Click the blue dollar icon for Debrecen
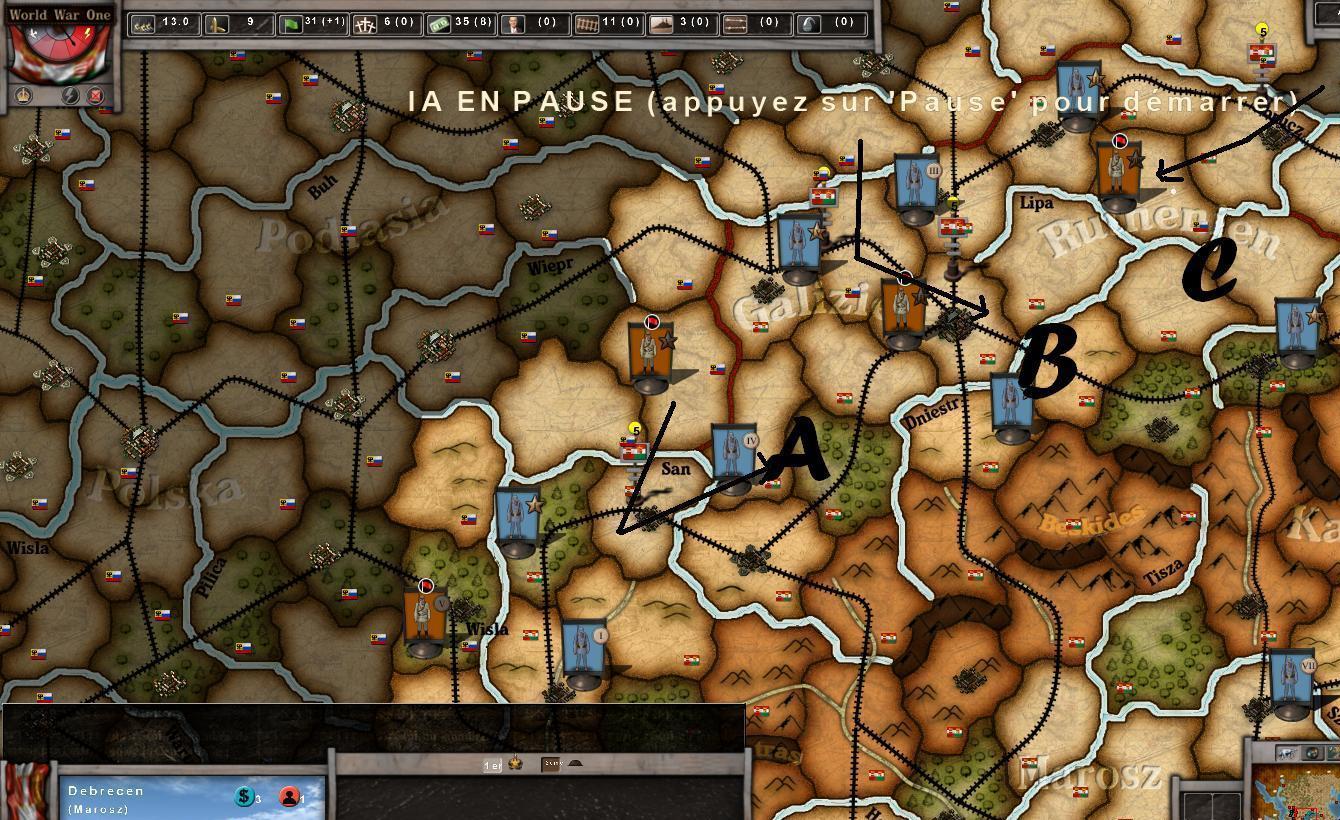The image size is (1340, 820). [243, 796]
